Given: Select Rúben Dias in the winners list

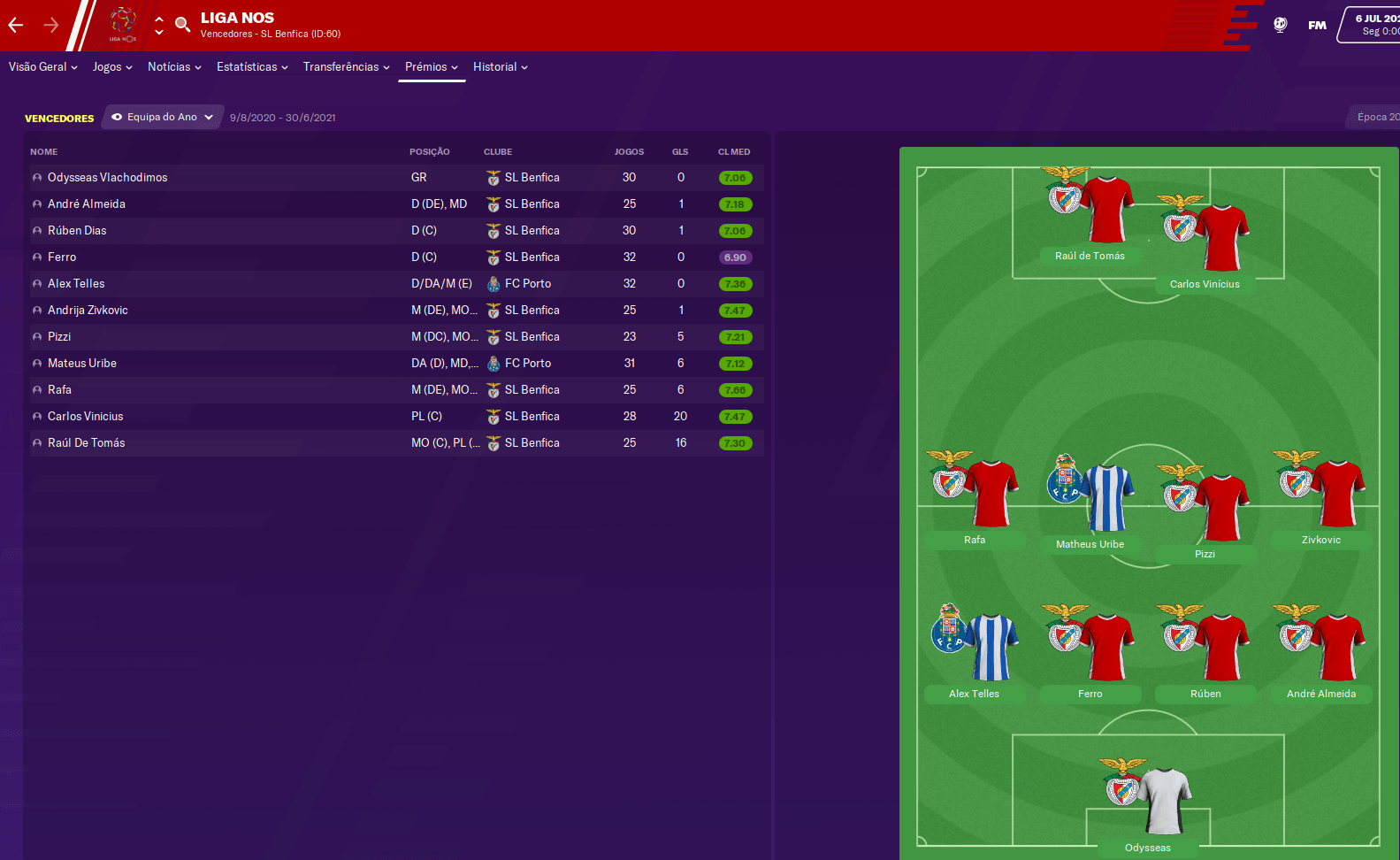Looking at the screenshot, I should click(x=77, y=231).
